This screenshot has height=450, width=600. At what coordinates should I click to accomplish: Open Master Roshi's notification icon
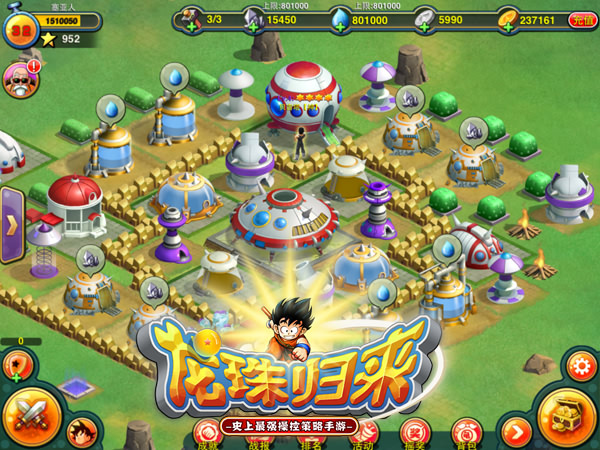click(x=19, y=80)
